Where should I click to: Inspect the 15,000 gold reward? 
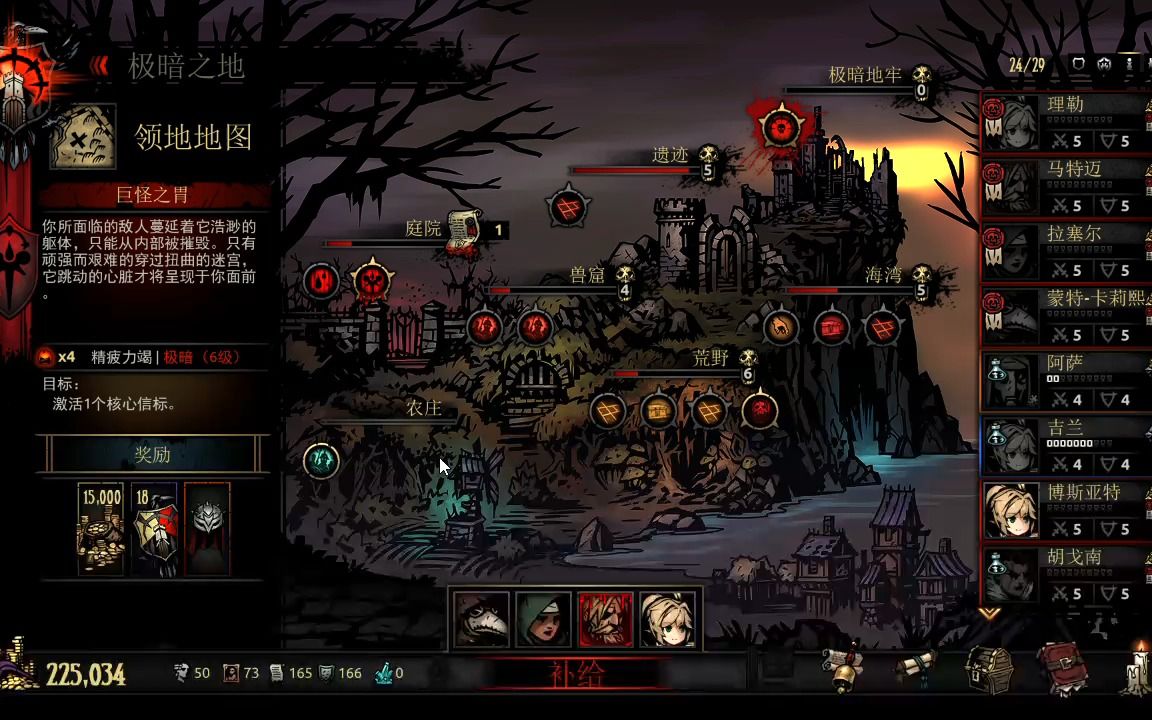(x=101, y=528)
